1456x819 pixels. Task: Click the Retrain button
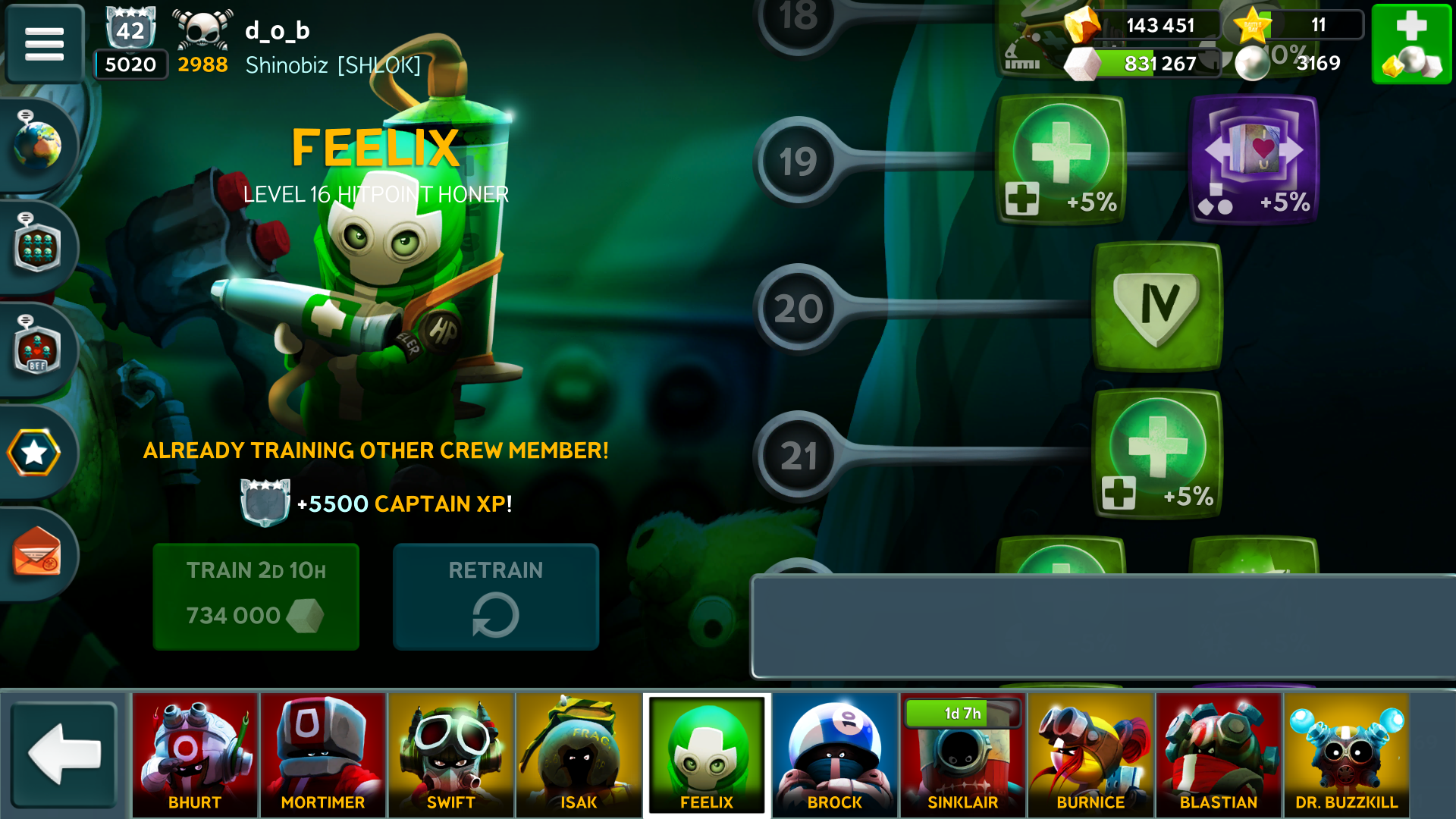495,596
